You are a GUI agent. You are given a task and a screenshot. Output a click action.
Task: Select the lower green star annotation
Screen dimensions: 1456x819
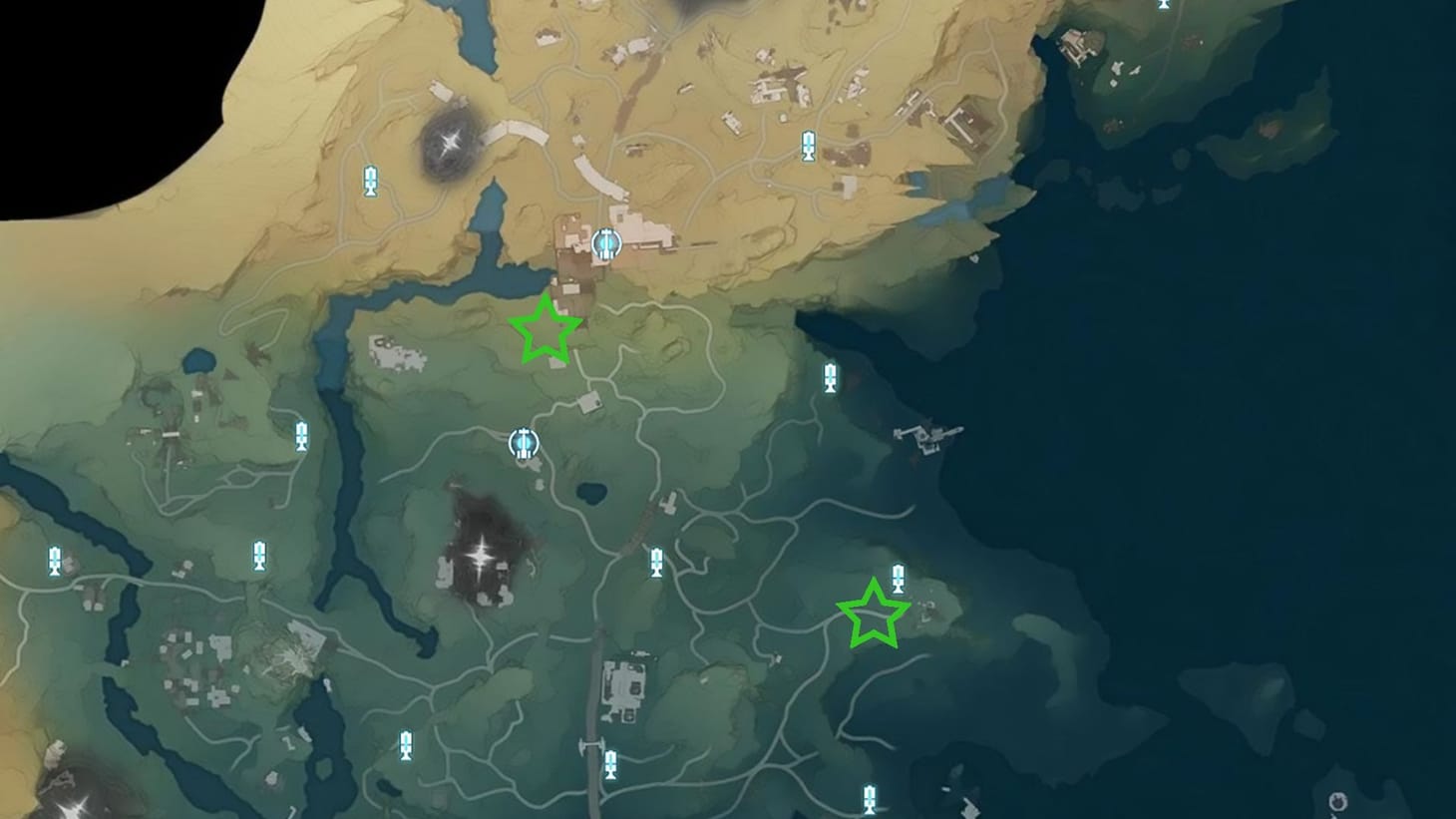pos(875,616)
